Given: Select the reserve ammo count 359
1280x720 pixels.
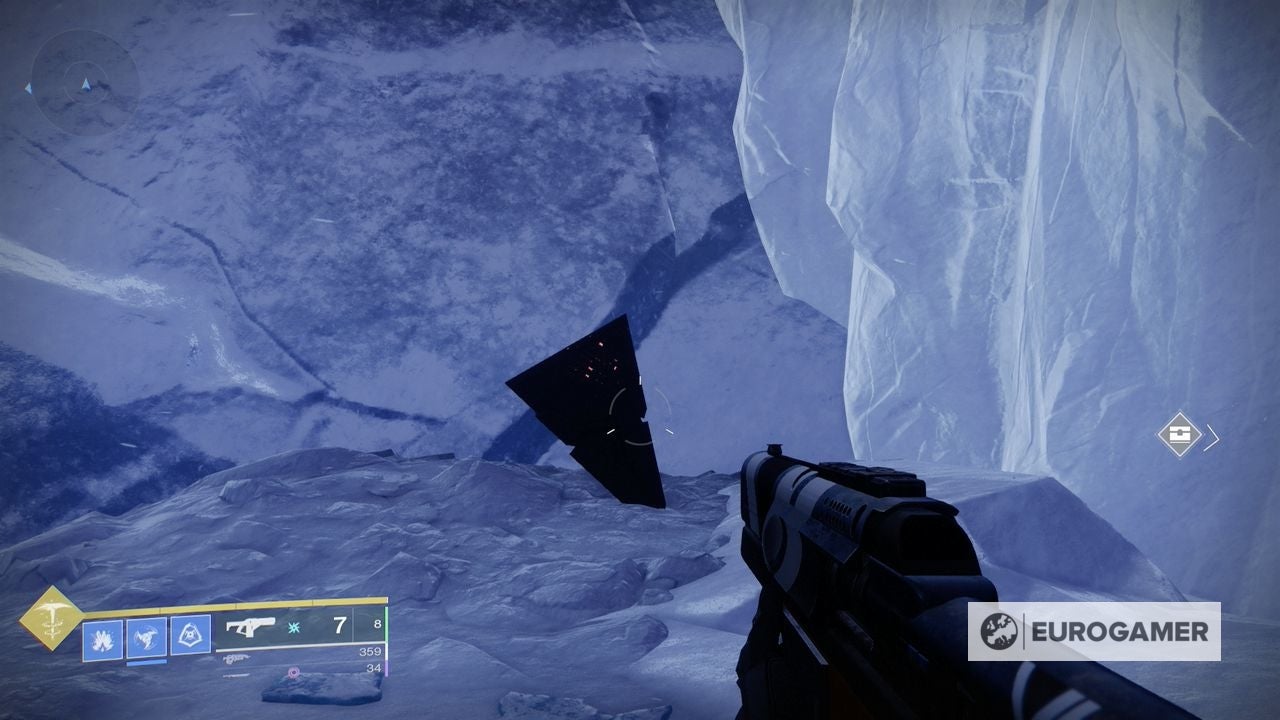Looking at the screenshot, I should click(x=368, y=652).
